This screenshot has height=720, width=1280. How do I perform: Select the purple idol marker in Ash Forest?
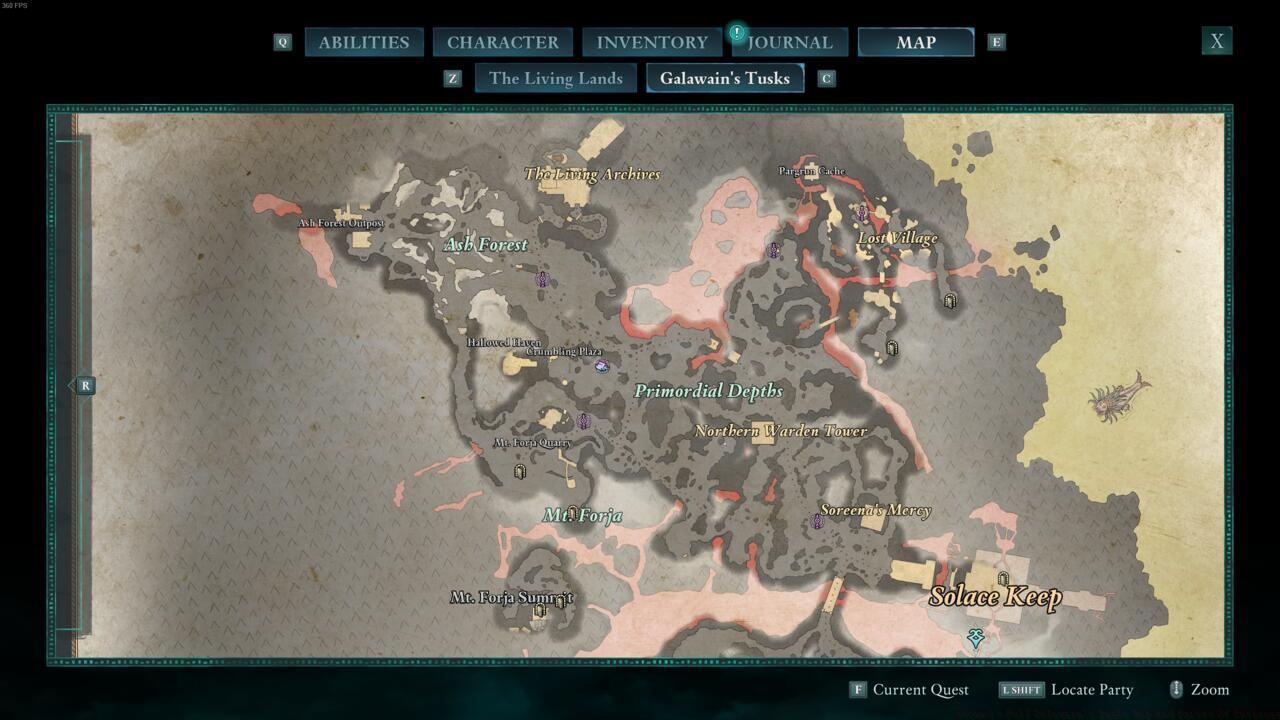point(542,280)
